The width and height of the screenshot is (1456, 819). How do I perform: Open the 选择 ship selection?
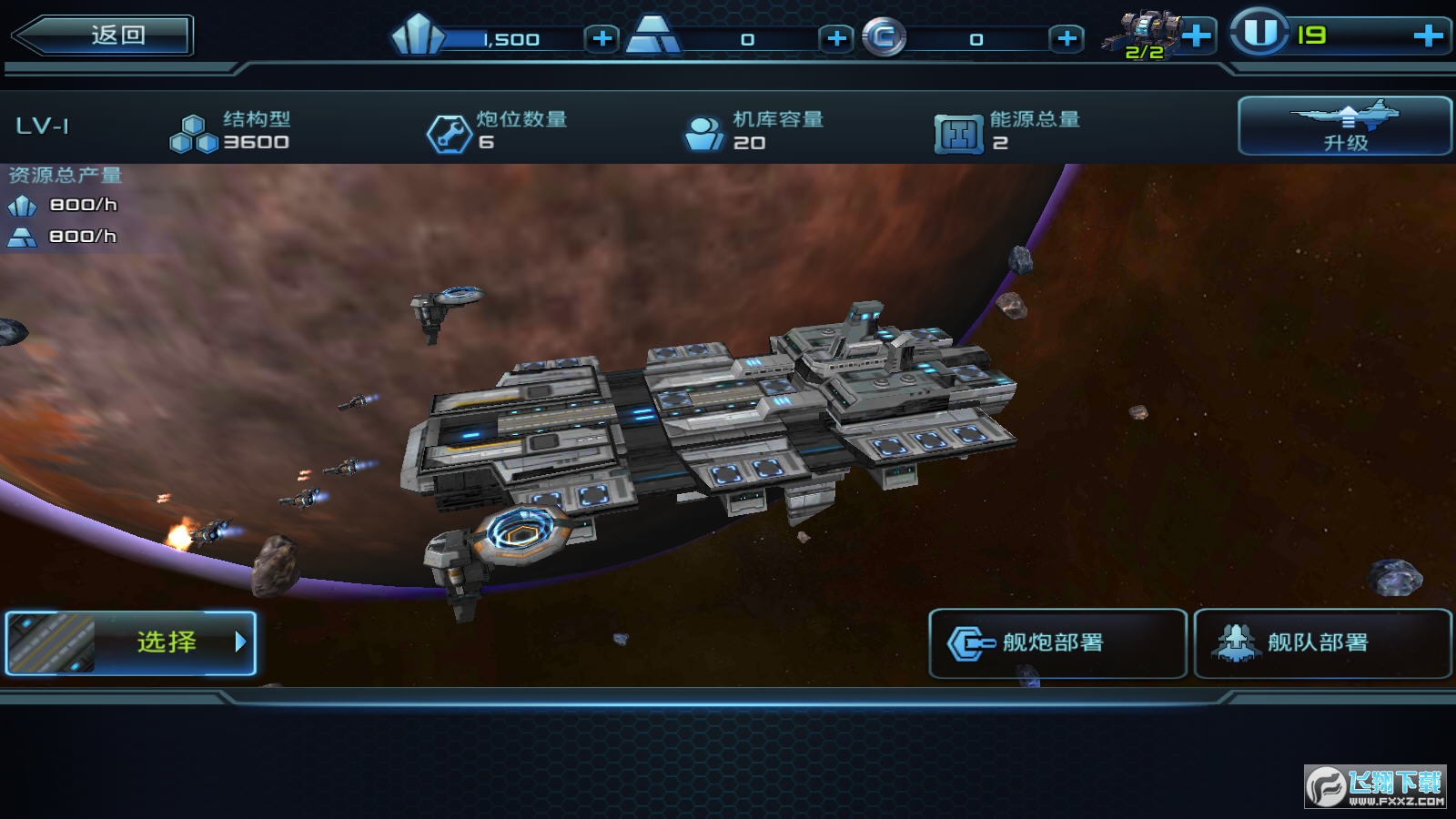point(131,642)
